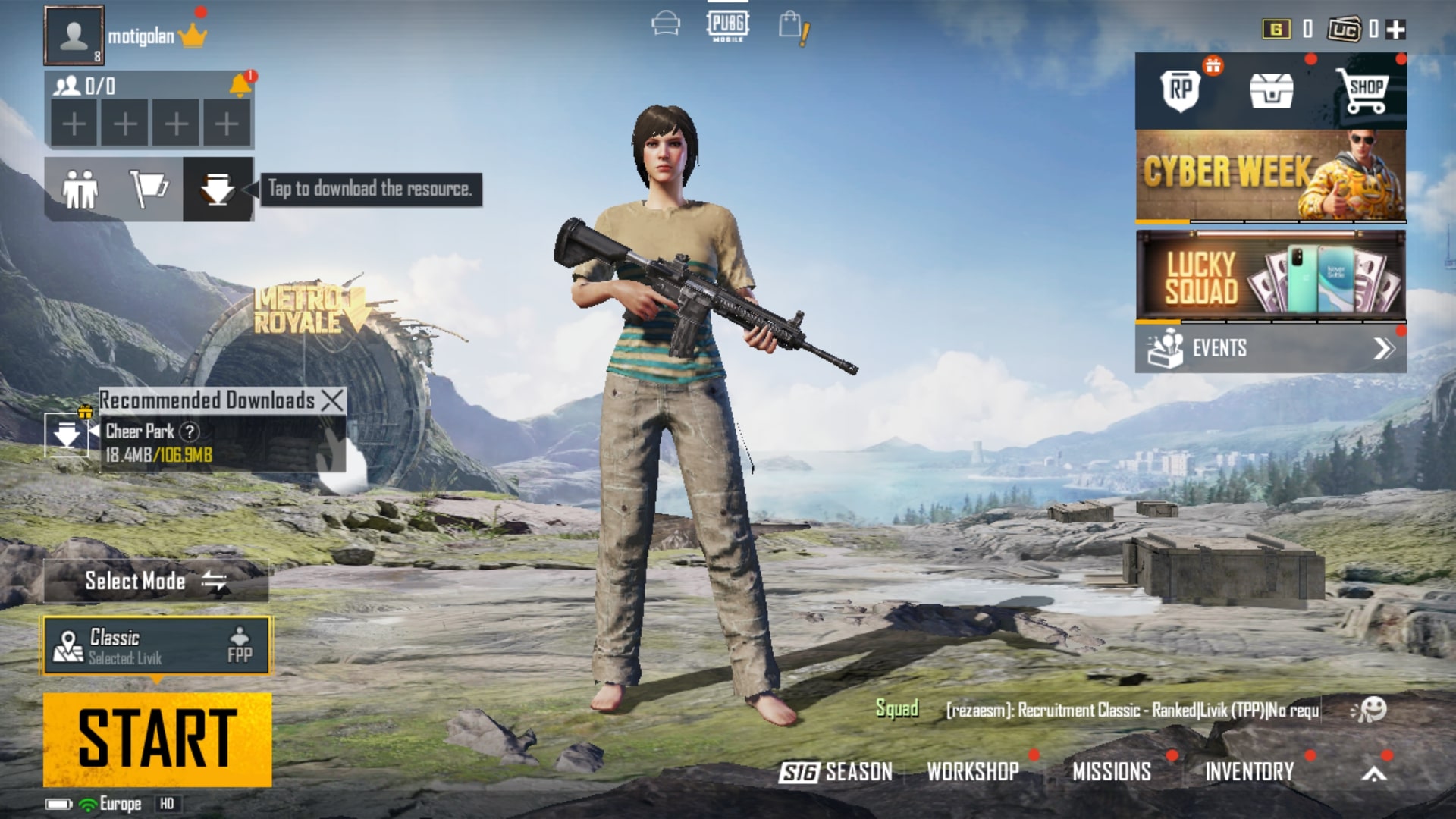1456x819 pixels.
Task: Open the S16 SEASON page
Action: (x=836, y=772)
